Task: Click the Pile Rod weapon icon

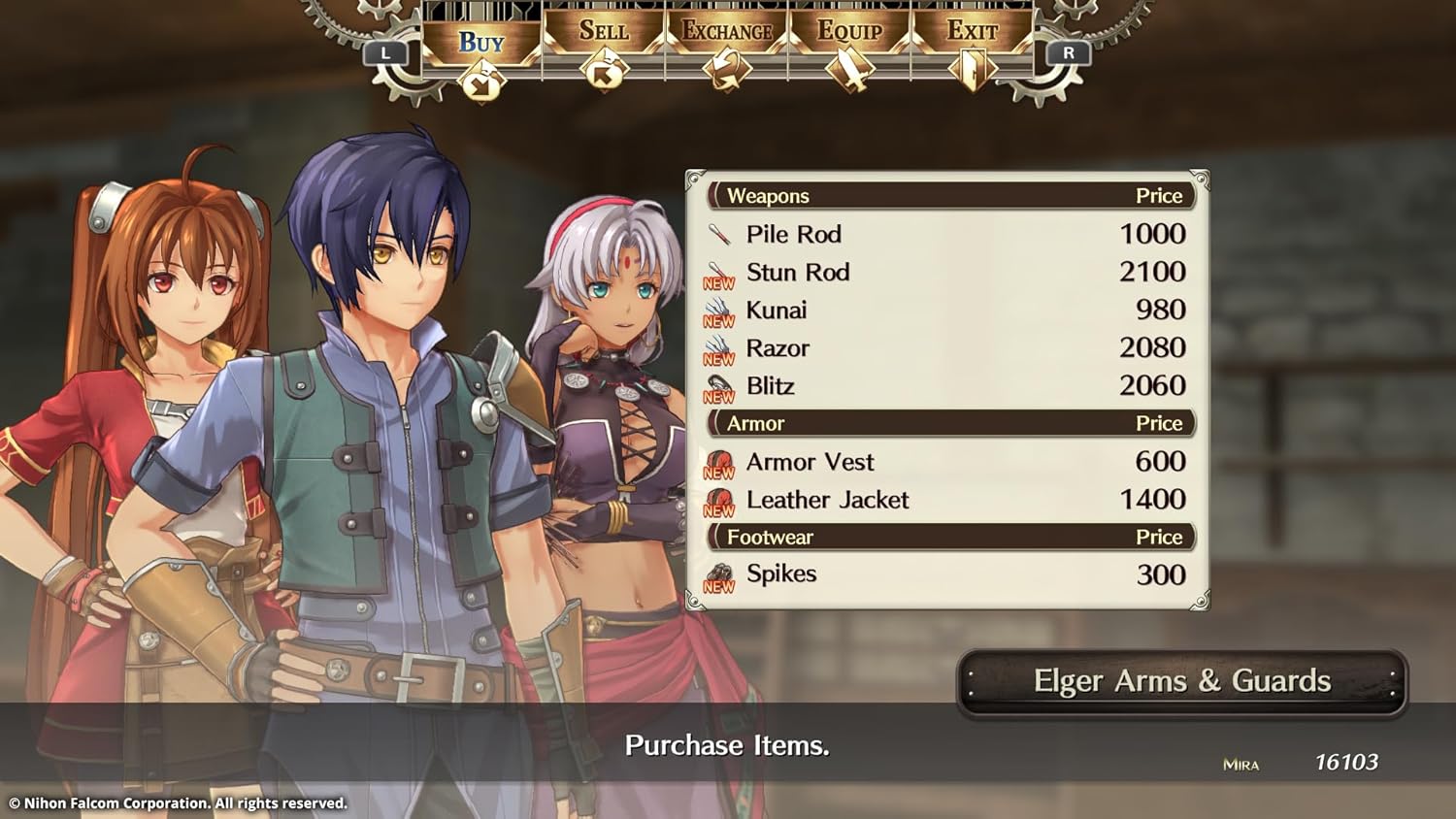Action: [x=719, y=233]
